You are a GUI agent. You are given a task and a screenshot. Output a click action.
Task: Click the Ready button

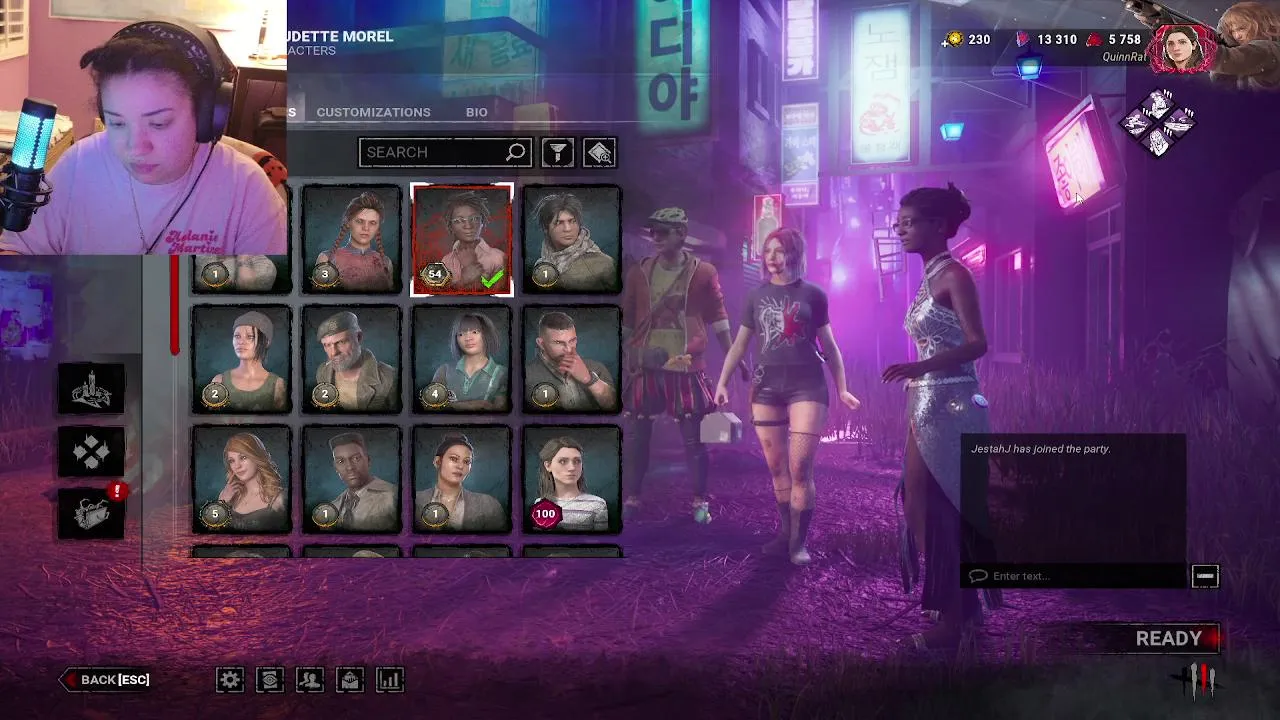[x=1169, y=638]
